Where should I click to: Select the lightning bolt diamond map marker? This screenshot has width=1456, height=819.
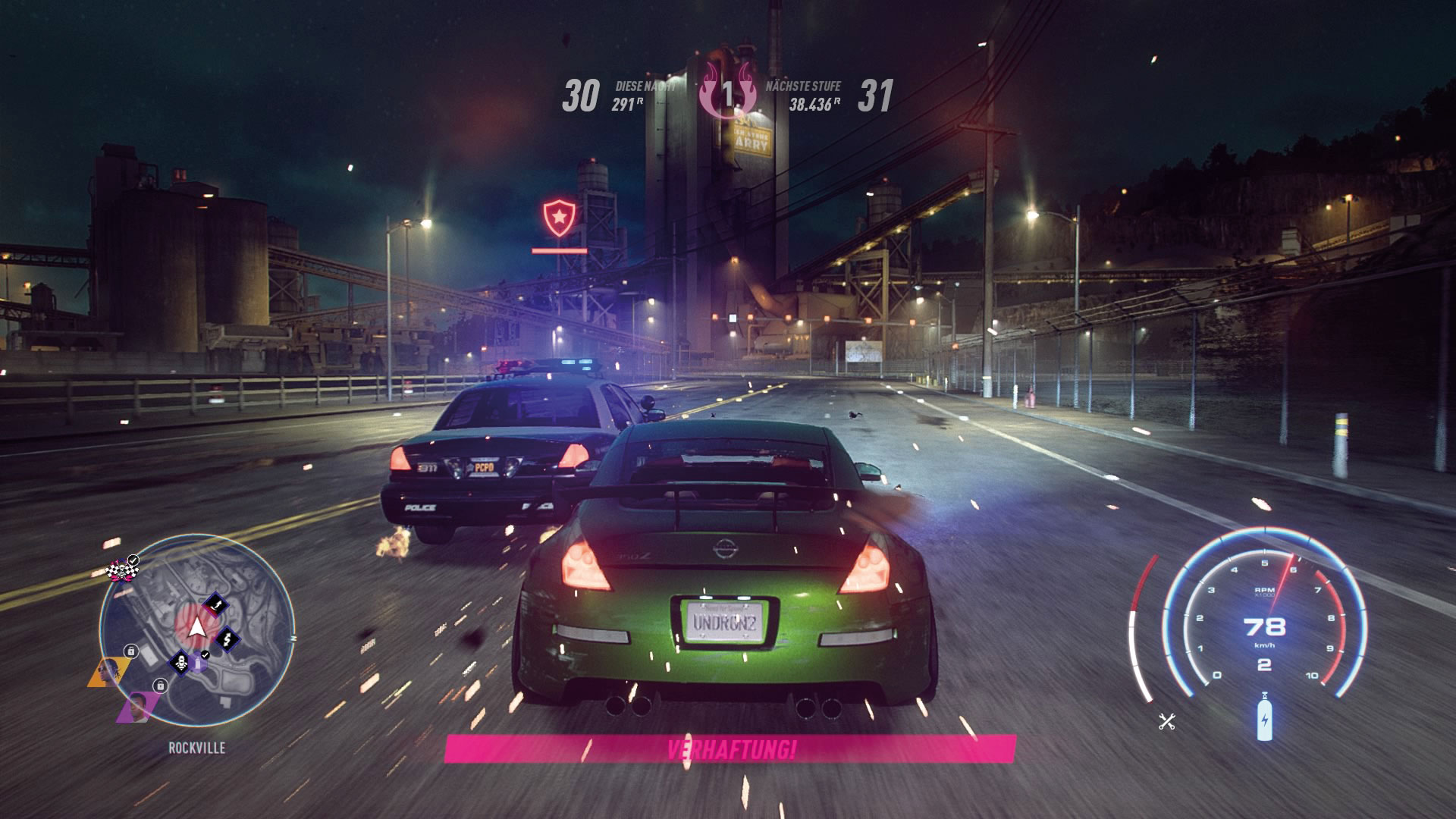(227, 639)
